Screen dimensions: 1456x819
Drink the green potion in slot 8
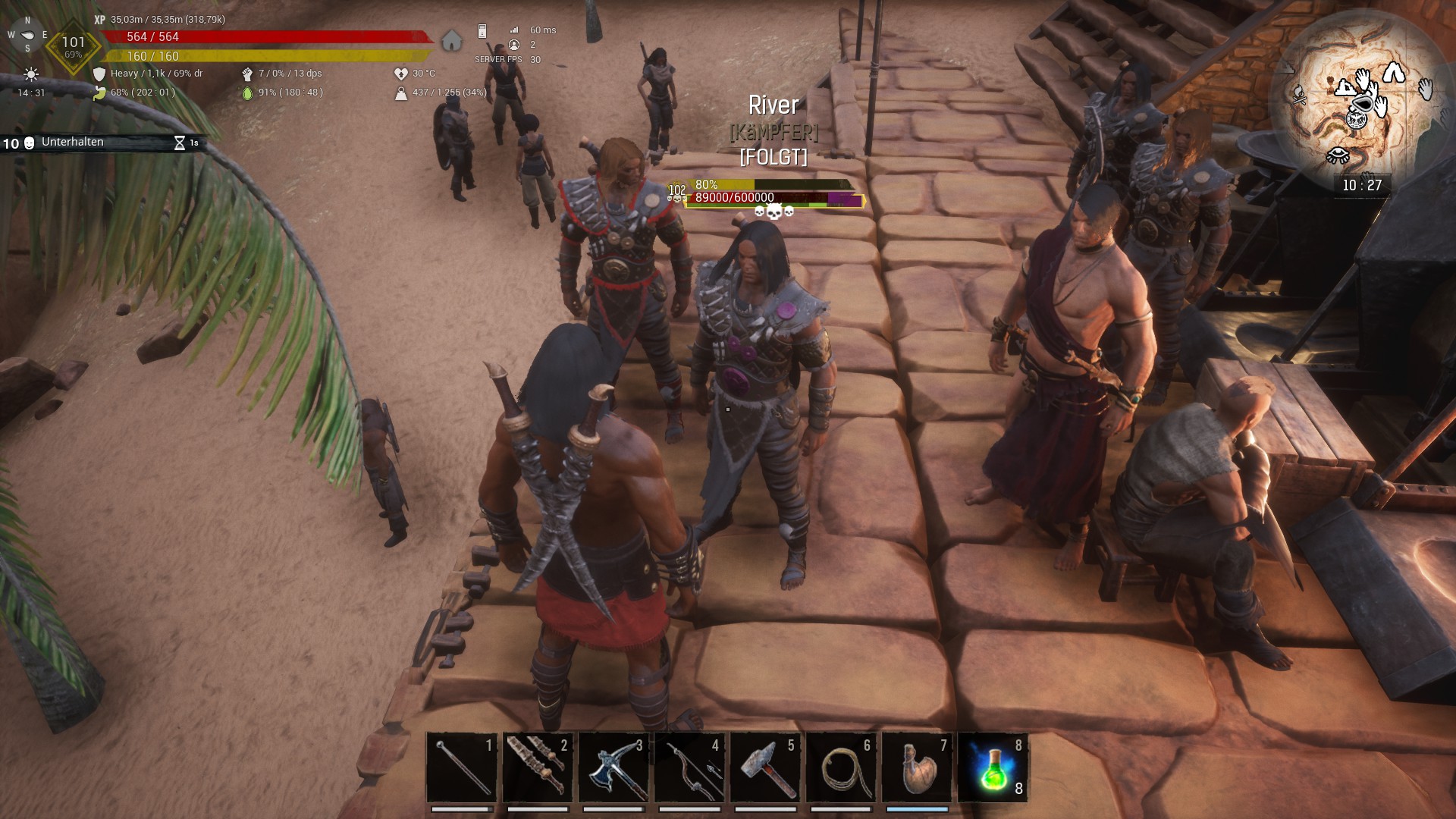[993, 767]
